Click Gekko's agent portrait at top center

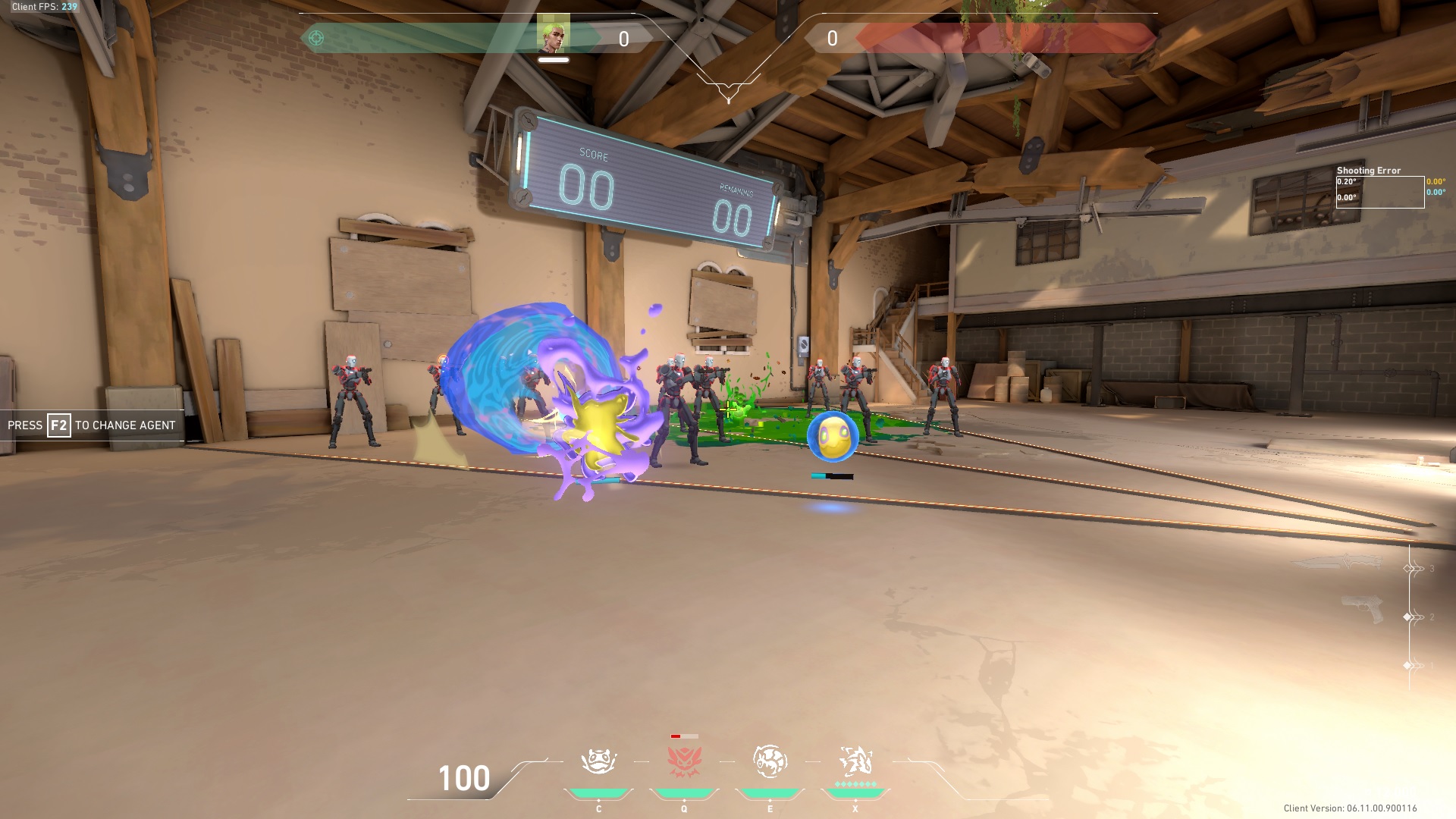(554, 35)
